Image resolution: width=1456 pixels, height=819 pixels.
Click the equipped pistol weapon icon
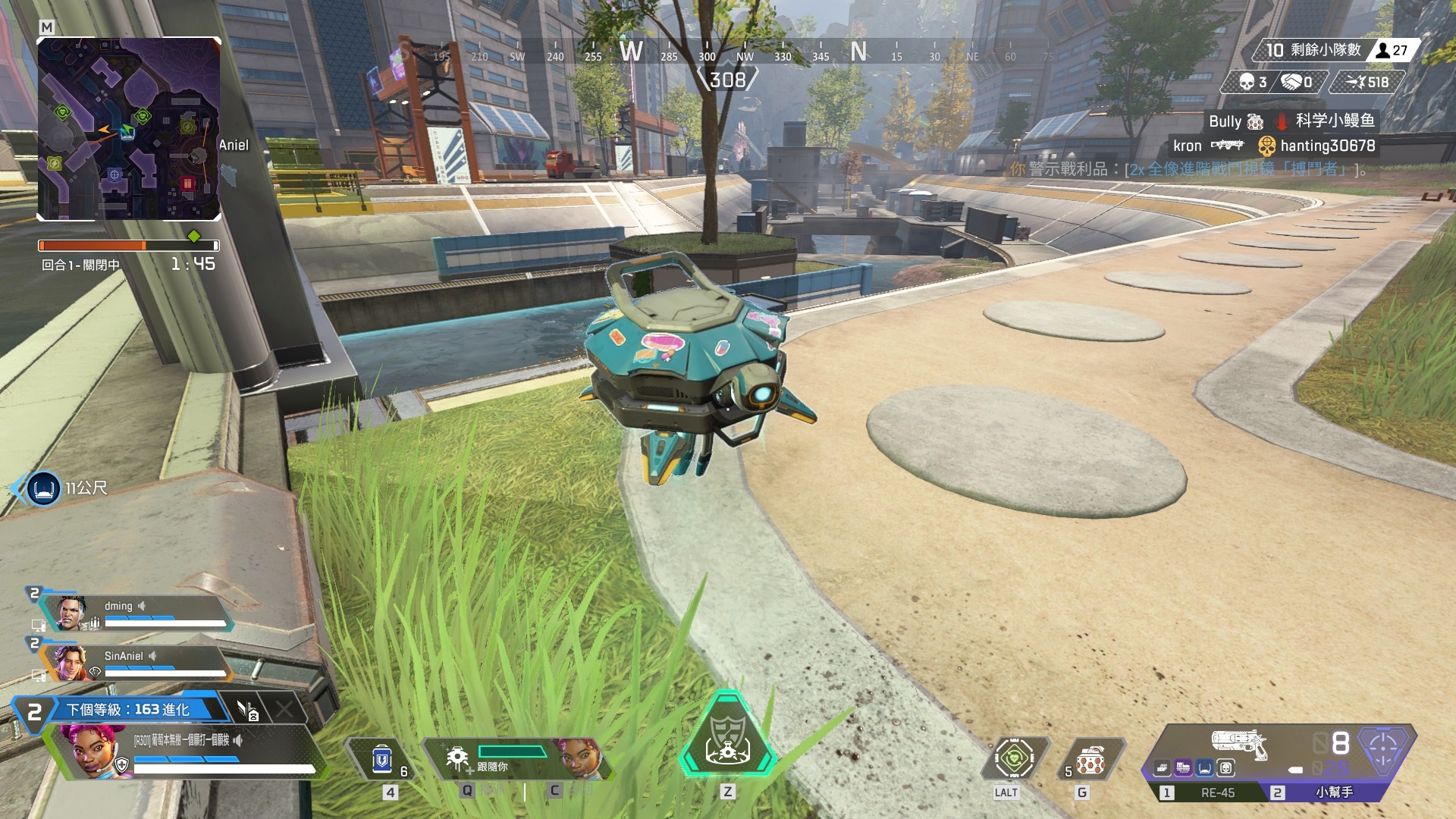click(1238, 743)
